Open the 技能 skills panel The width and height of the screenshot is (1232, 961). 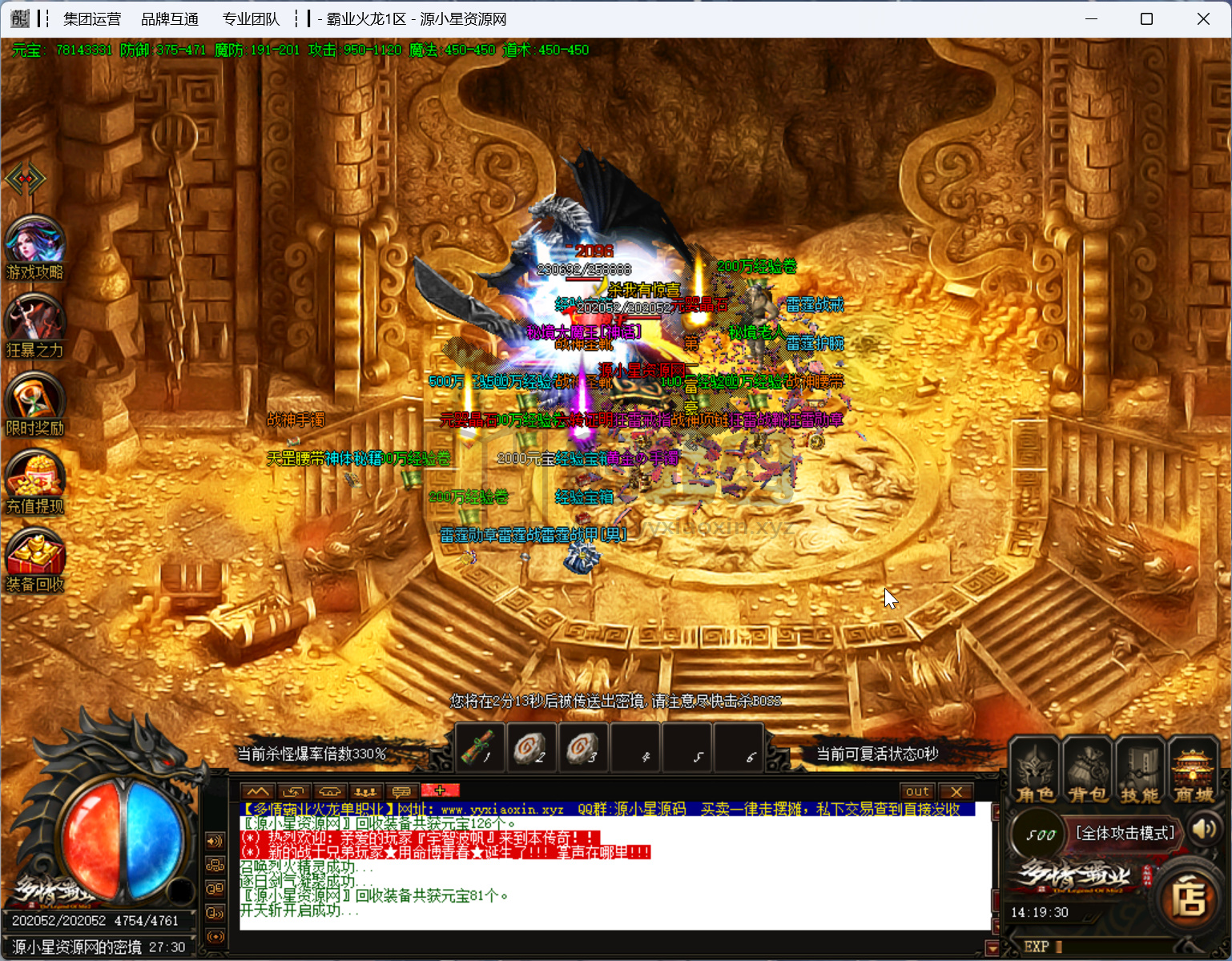pos(1139,771)
